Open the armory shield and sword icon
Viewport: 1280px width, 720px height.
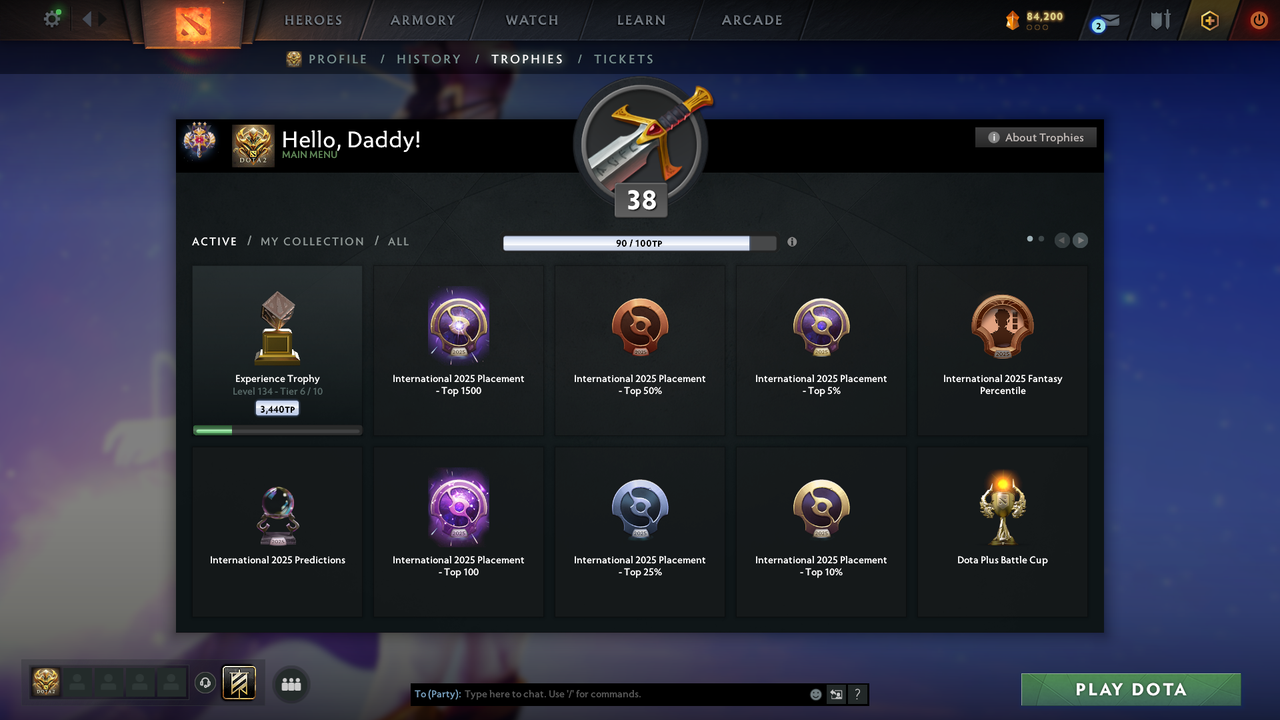1159,20
